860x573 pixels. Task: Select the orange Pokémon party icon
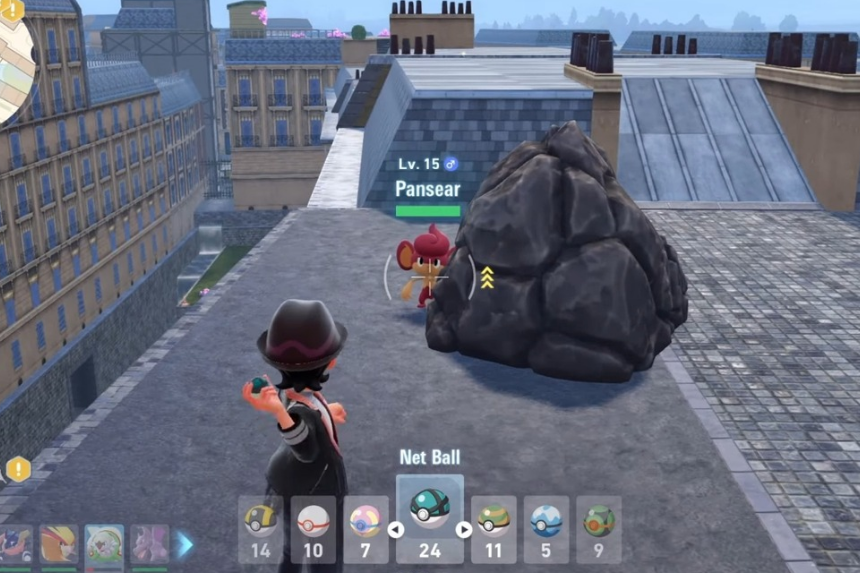tap(58, 545)
